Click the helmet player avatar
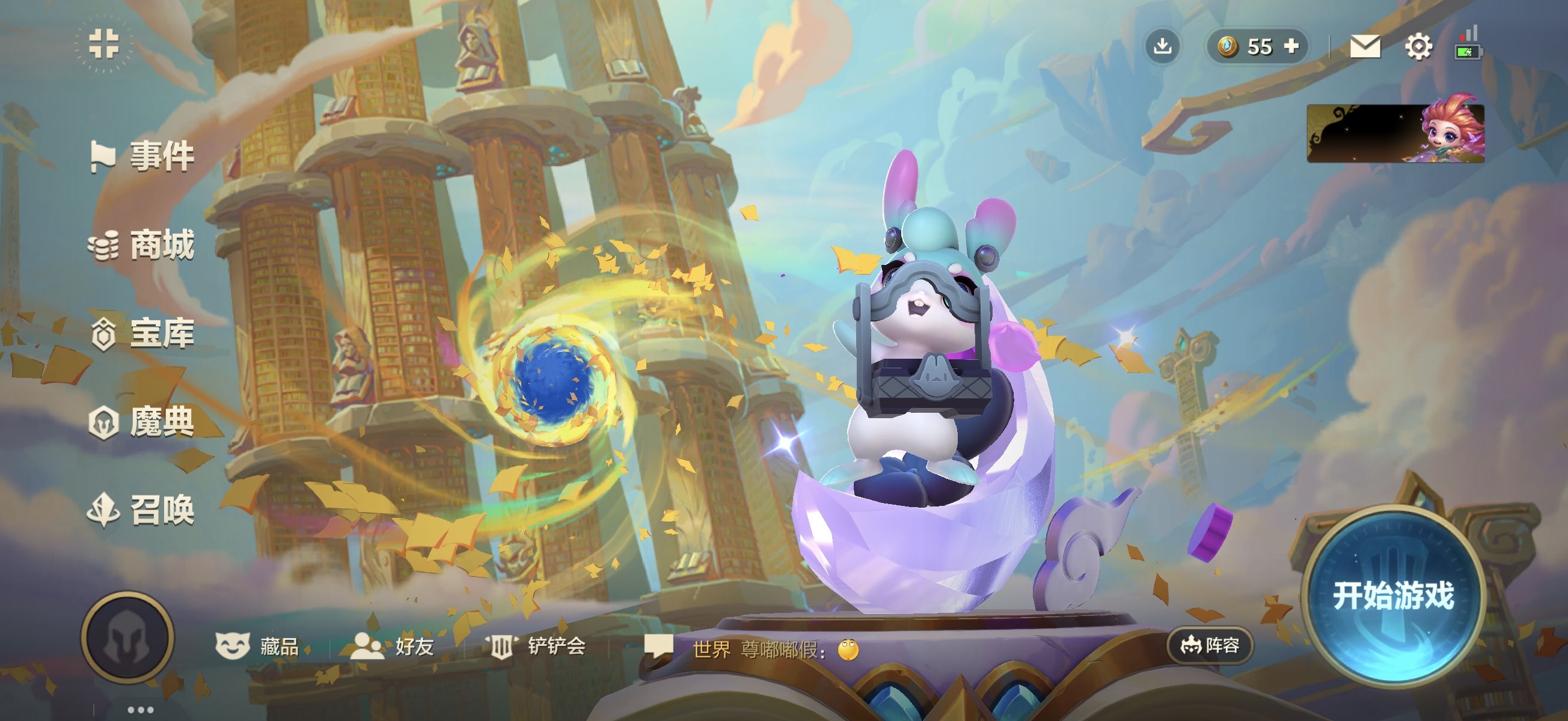 click(128, 637)
